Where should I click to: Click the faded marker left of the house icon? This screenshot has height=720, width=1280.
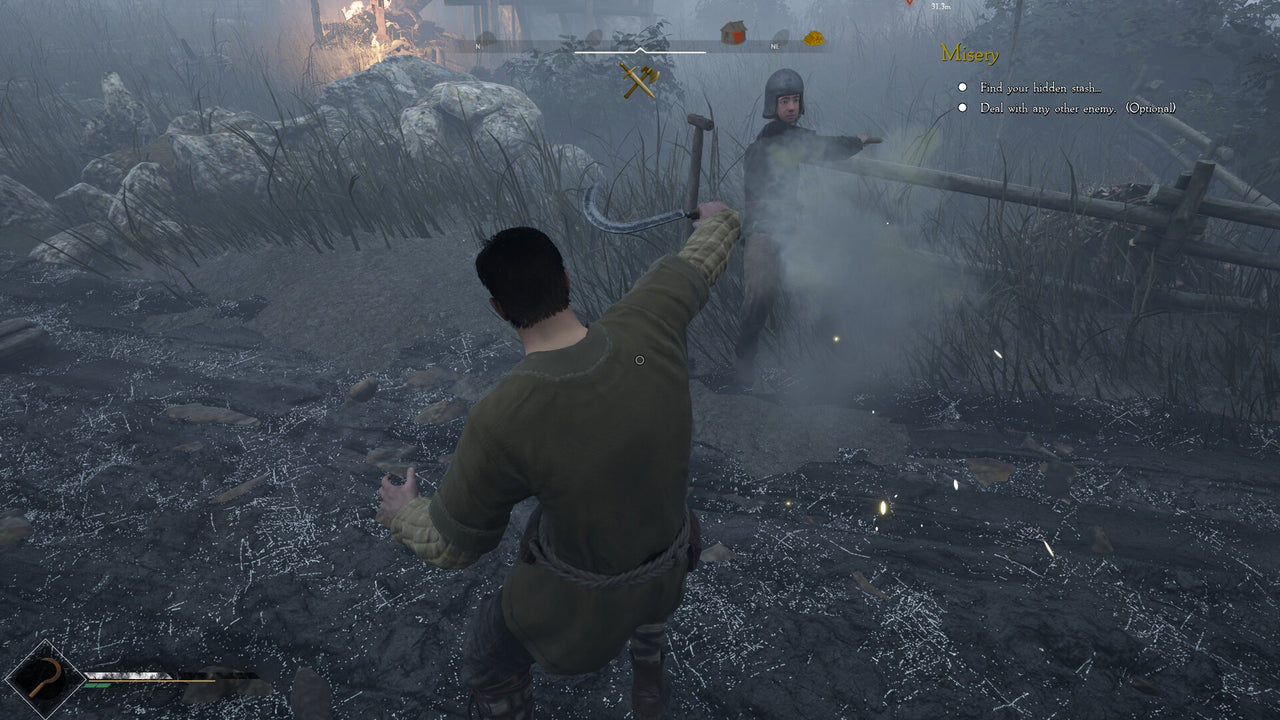[x=594, y=38]
